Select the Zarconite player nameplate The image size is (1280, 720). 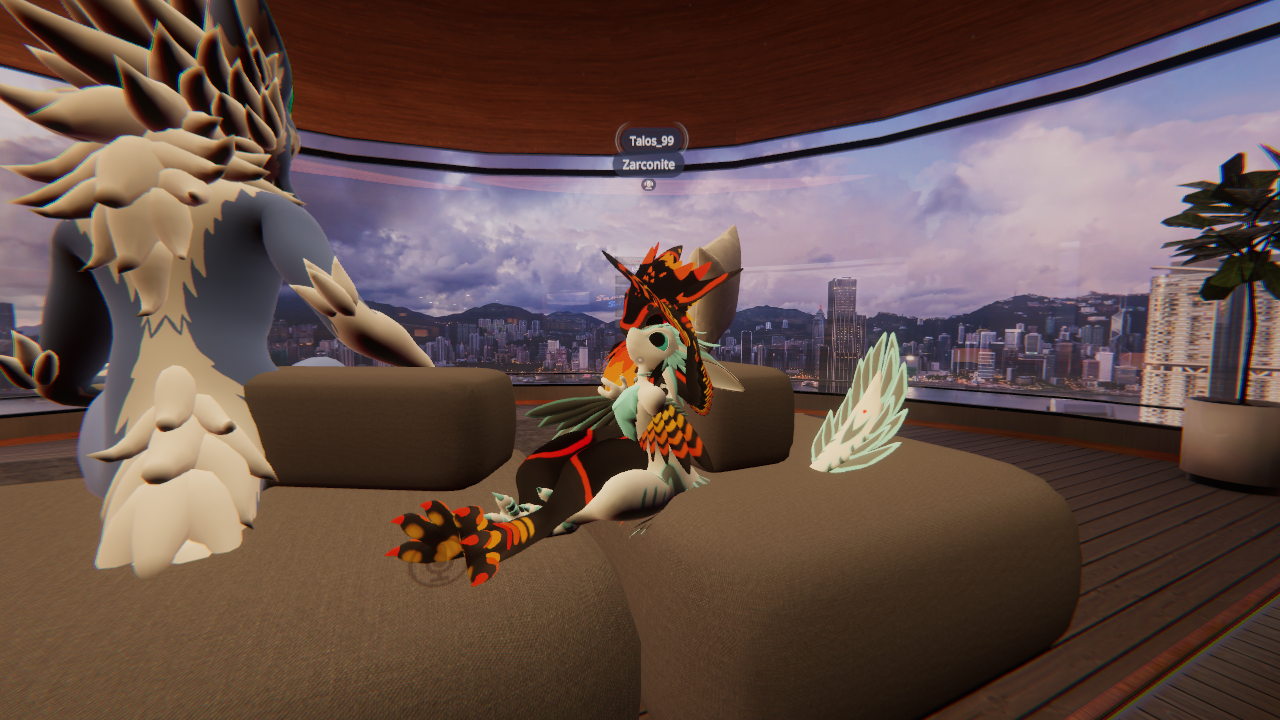[x=648, y=164]
